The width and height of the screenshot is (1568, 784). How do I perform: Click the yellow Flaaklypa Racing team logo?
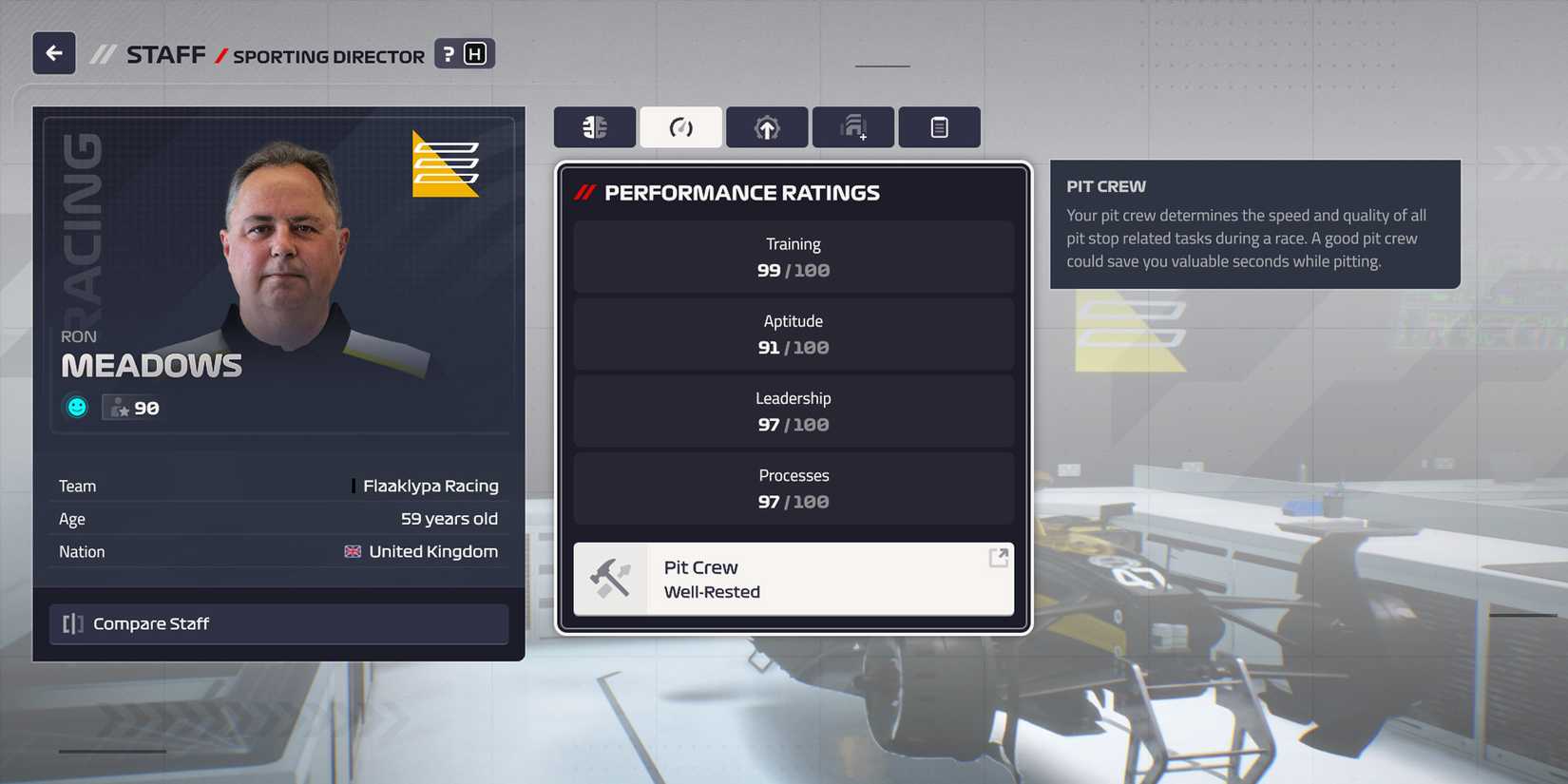(x=444, y=163)
